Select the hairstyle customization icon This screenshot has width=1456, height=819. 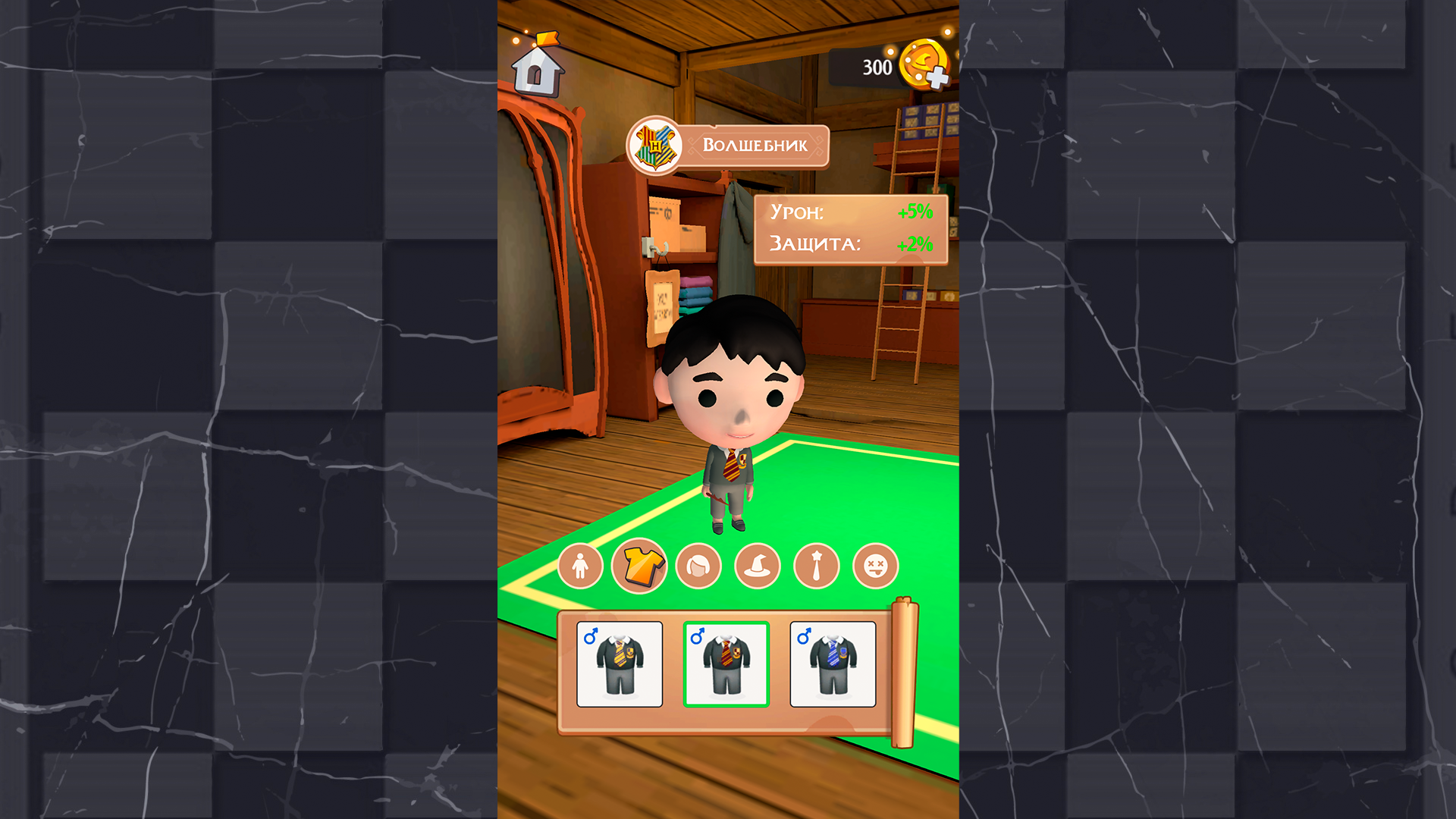coord(698,565)
